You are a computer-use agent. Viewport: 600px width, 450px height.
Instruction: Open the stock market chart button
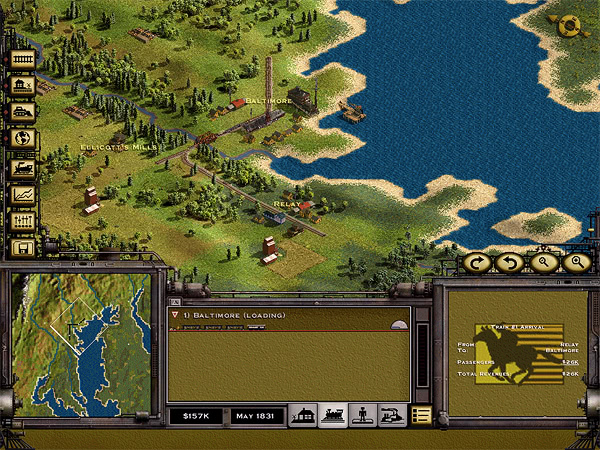click(x=22, y=193)
